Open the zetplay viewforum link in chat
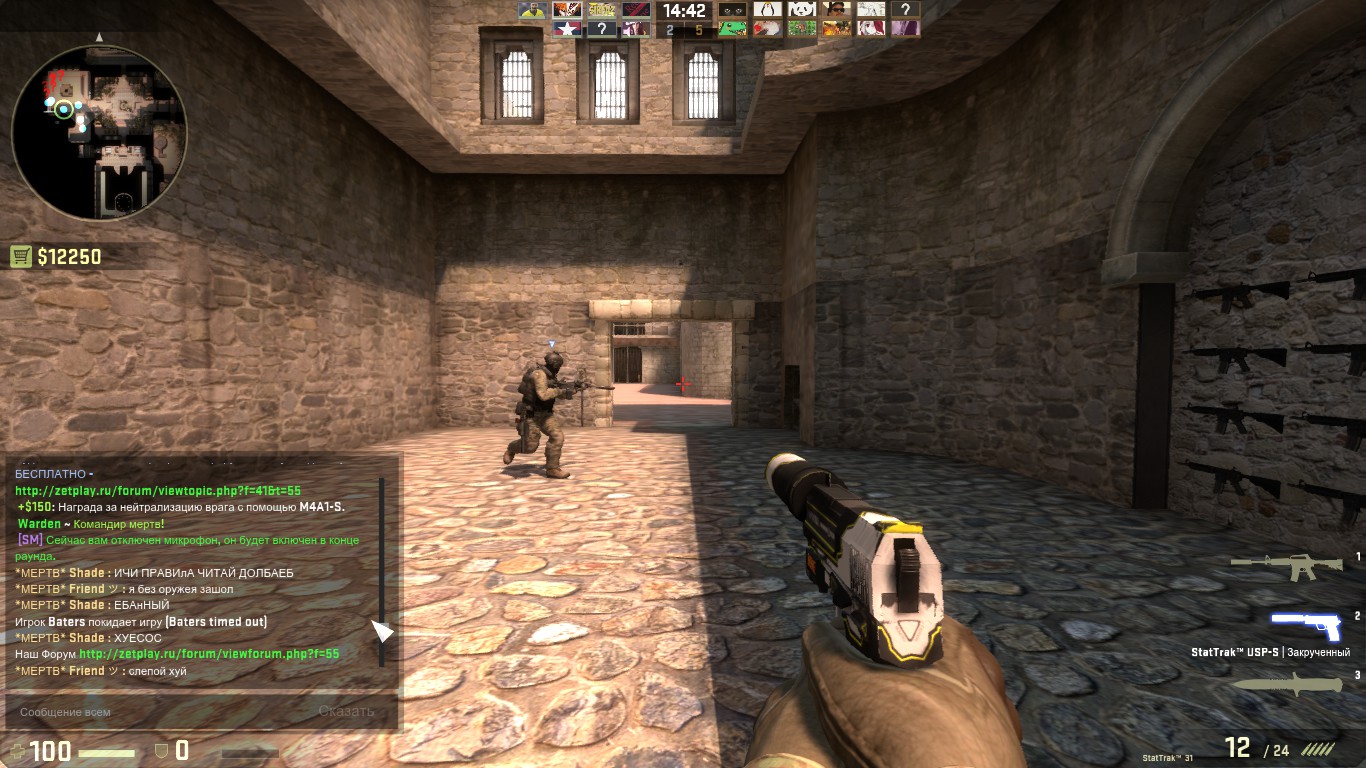1366x768 pixels. point(209,654)
